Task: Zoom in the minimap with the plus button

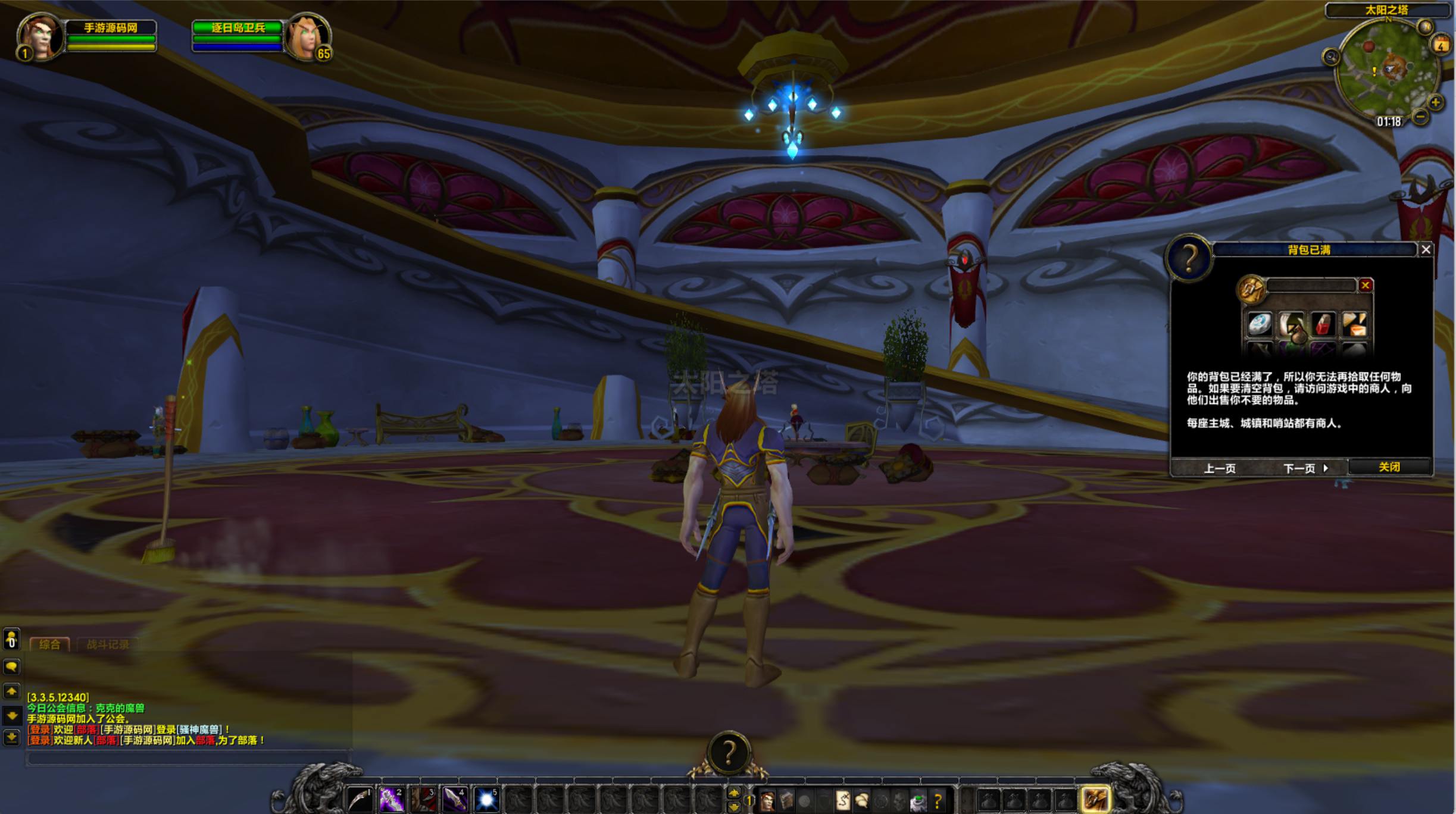Action: [1436, 102]
